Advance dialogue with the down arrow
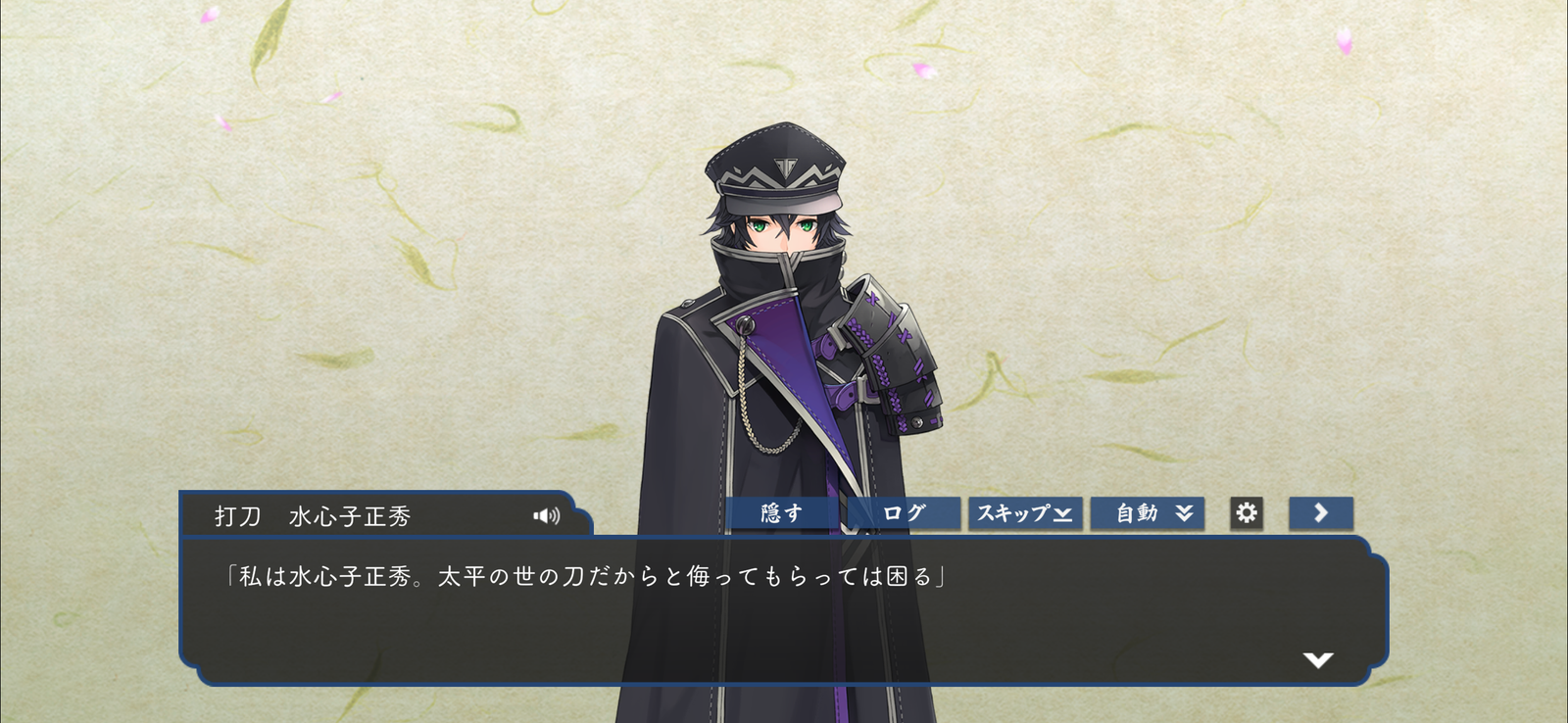Viewport: 1568px width, 723px height. tap(1318, 660)
